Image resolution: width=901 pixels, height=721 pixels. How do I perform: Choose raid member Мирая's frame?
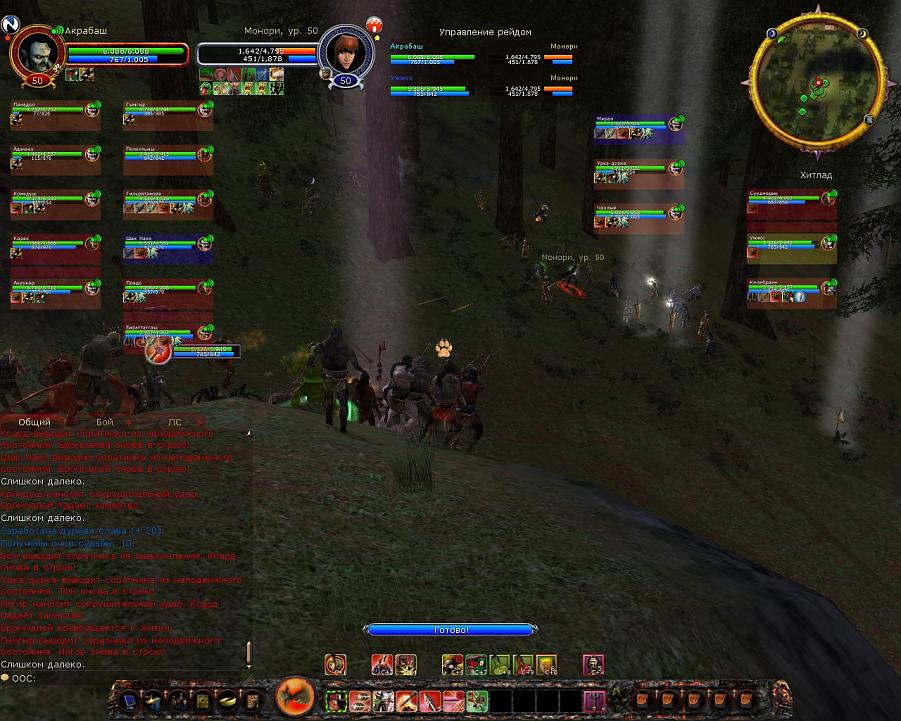(x=638, y=127)
